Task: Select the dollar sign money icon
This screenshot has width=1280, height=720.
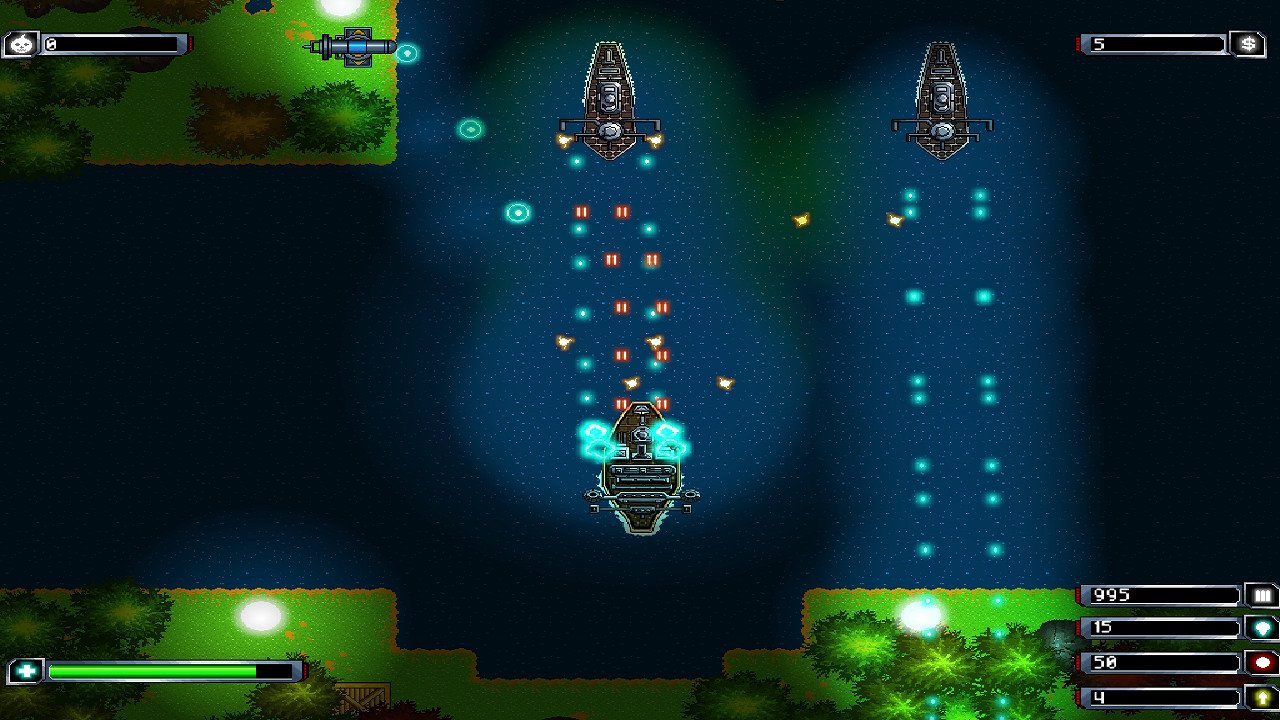Action: [1247, 44]
